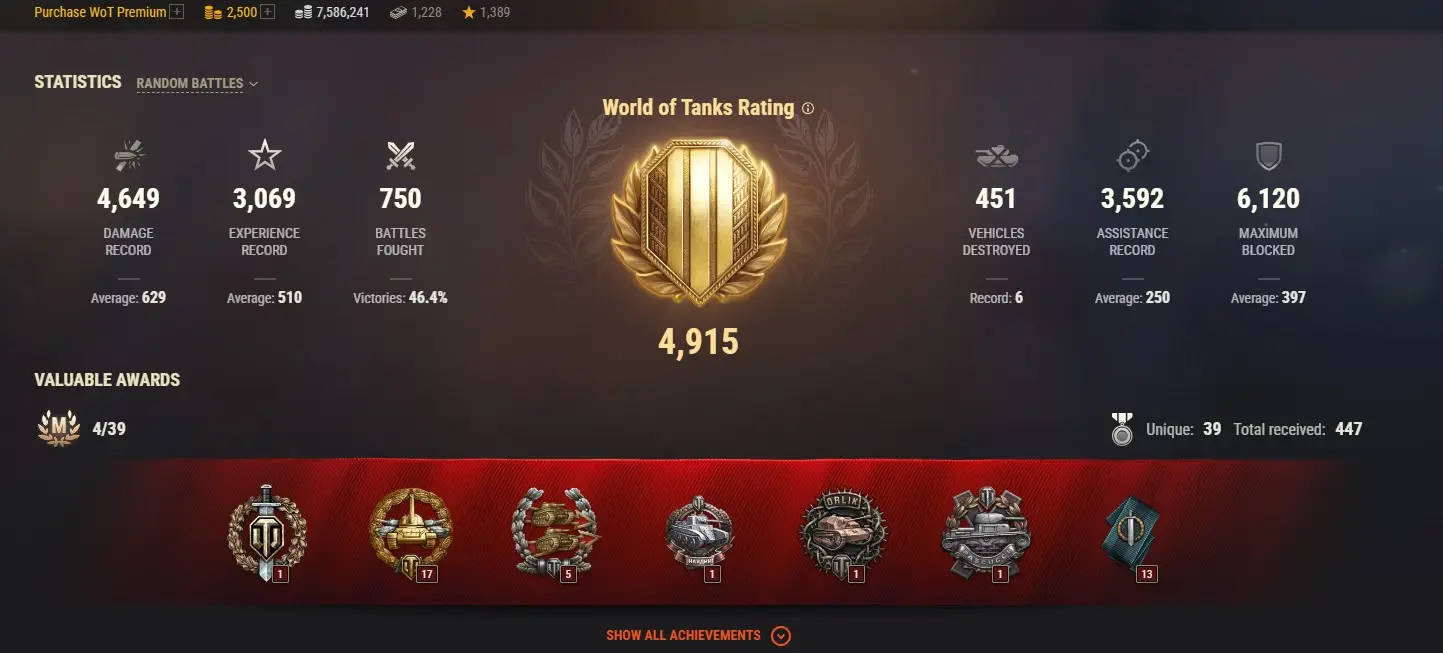This screenshot has width=1443, height=653.
Task: Click the plus button beside 2,500 gold
Action: [267, 12]
